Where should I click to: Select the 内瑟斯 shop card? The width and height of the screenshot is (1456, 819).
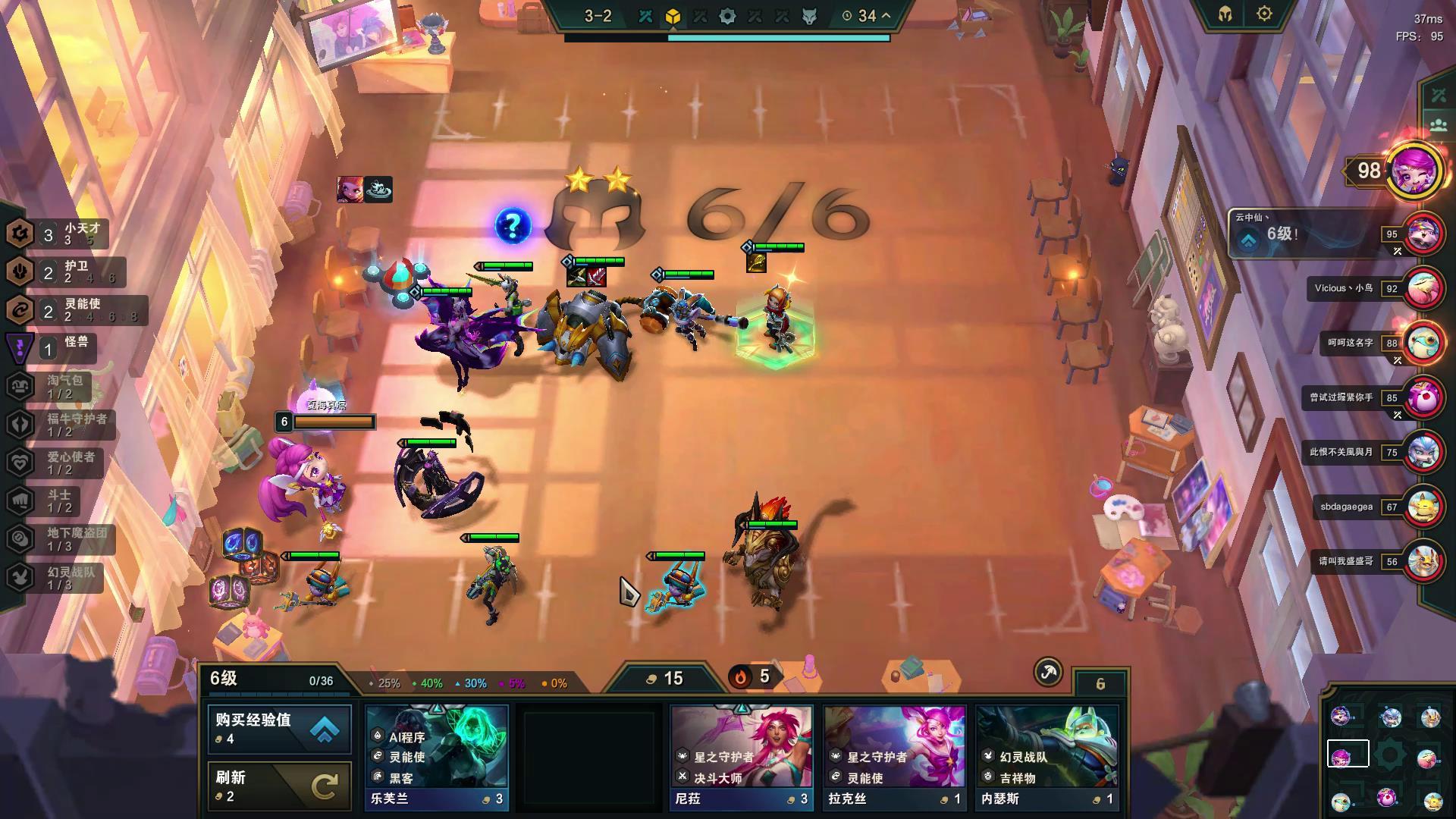1047,756
